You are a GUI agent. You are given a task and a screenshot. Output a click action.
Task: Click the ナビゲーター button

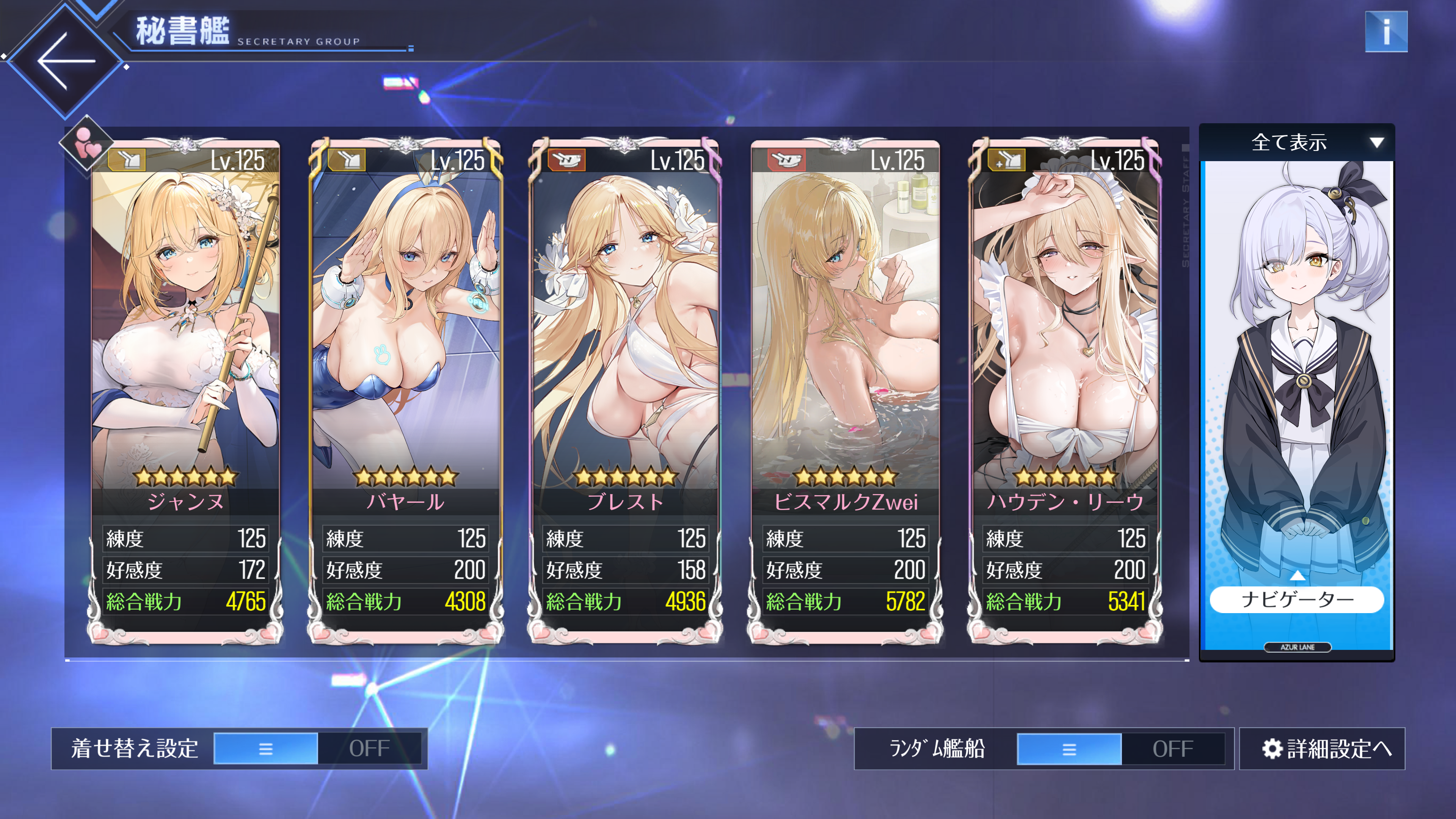[1297, 599]
